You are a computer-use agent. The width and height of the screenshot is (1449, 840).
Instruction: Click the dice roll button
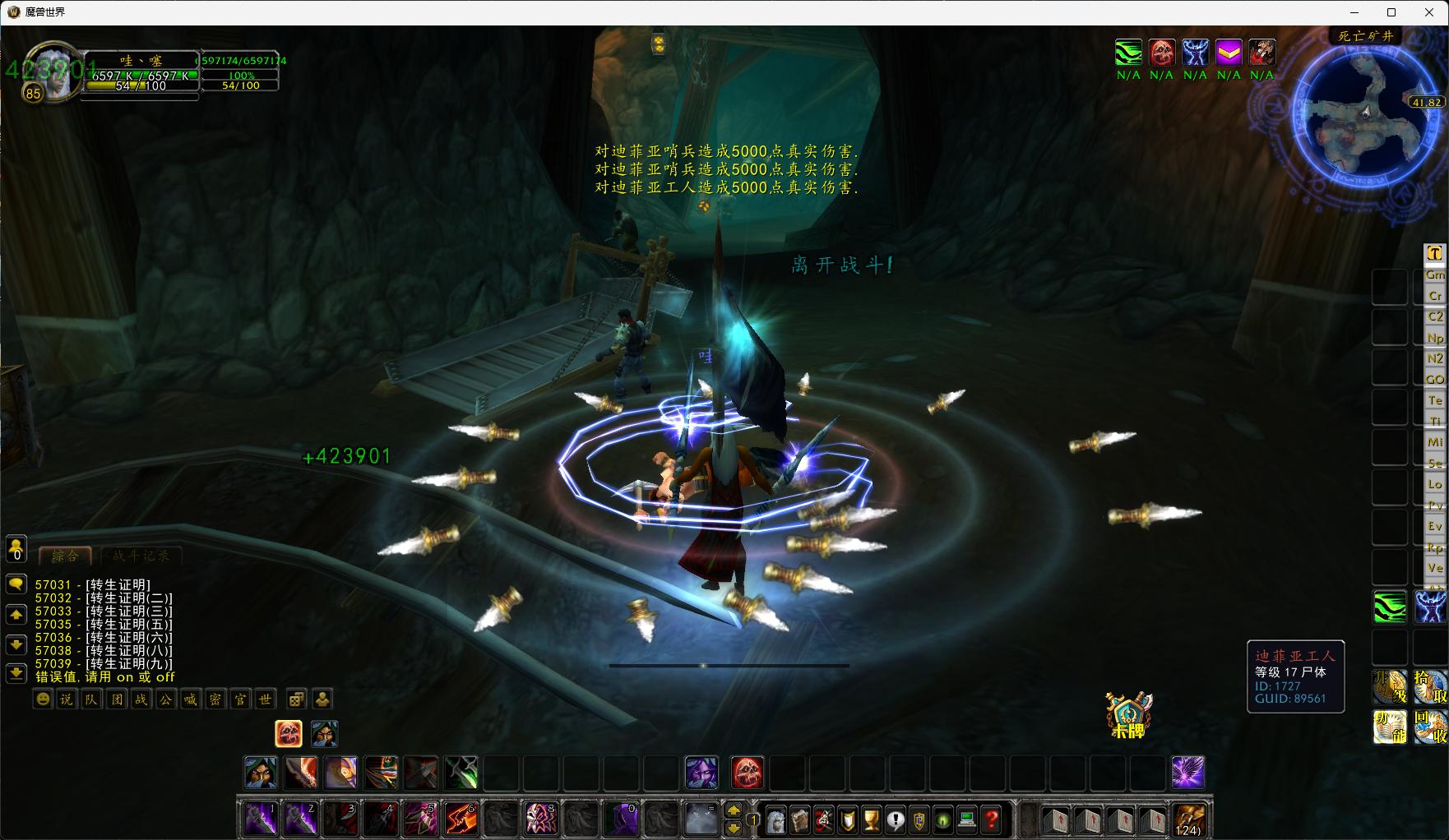pyautogui.click(x=297, y=699)
